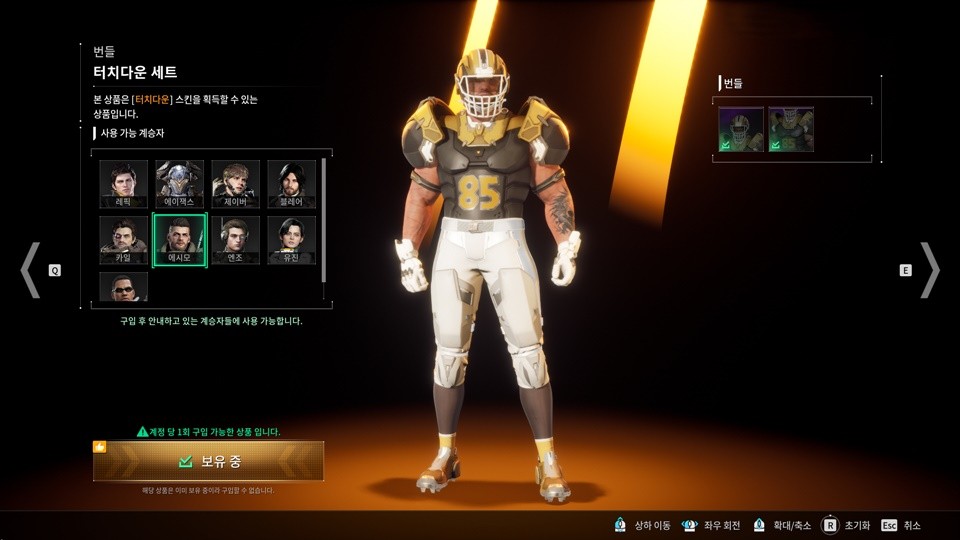Open the number 85 body armor bundle item
Viewport: 960px width, 540px height.
point(791,129)
